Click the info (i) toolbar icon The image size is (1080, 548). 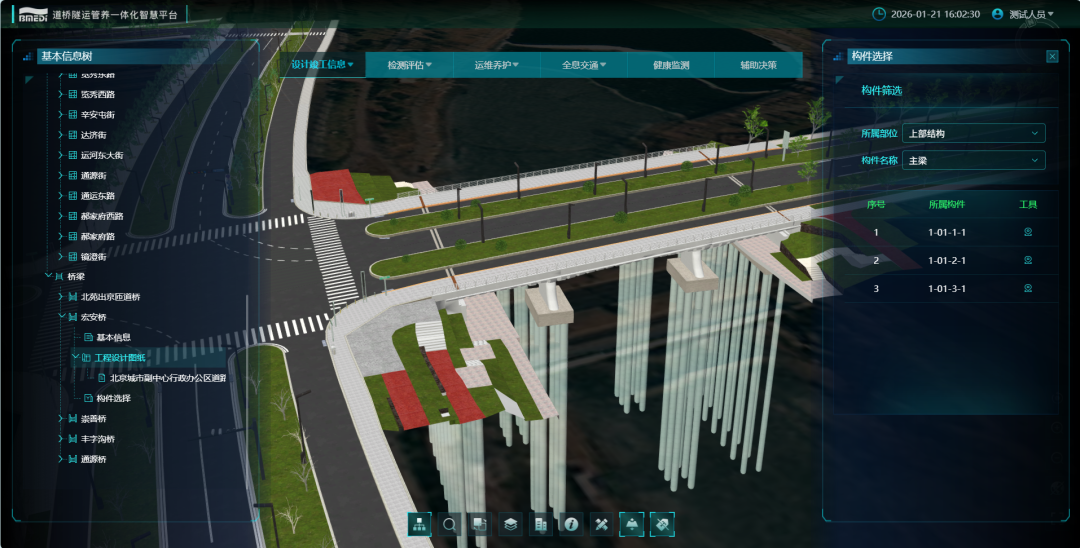pyautogui.click(x=571, y=524)
